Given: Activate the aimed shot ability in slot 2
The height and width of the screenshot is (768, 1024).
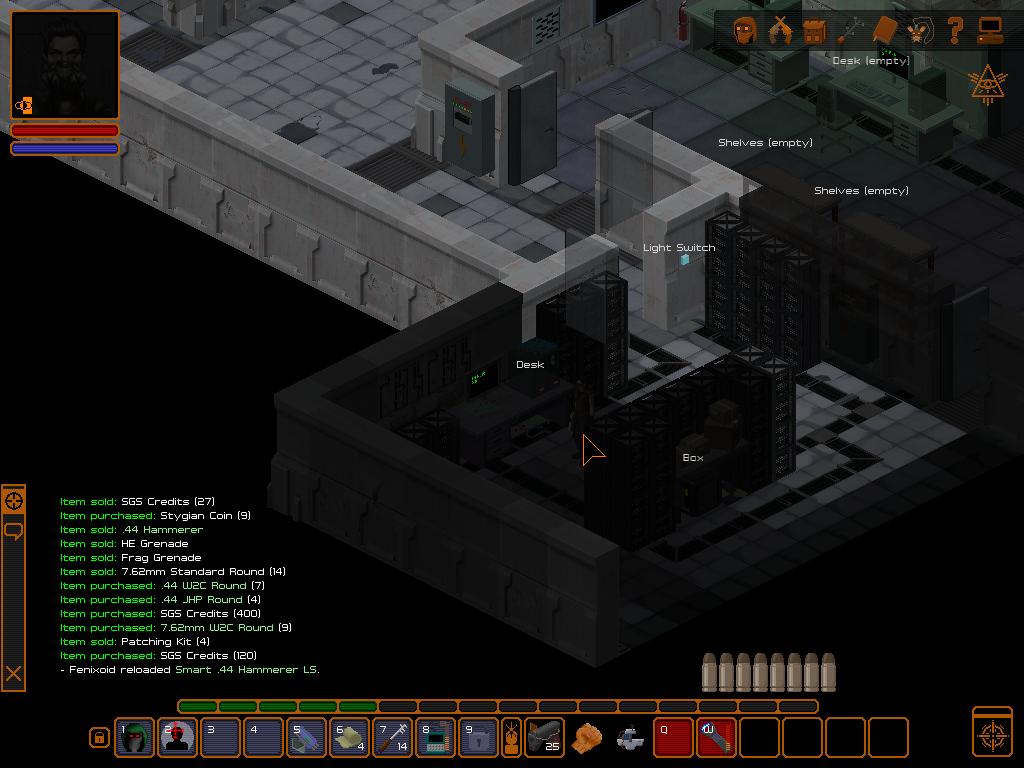Looking at the screenshot, I should point(178,738).
